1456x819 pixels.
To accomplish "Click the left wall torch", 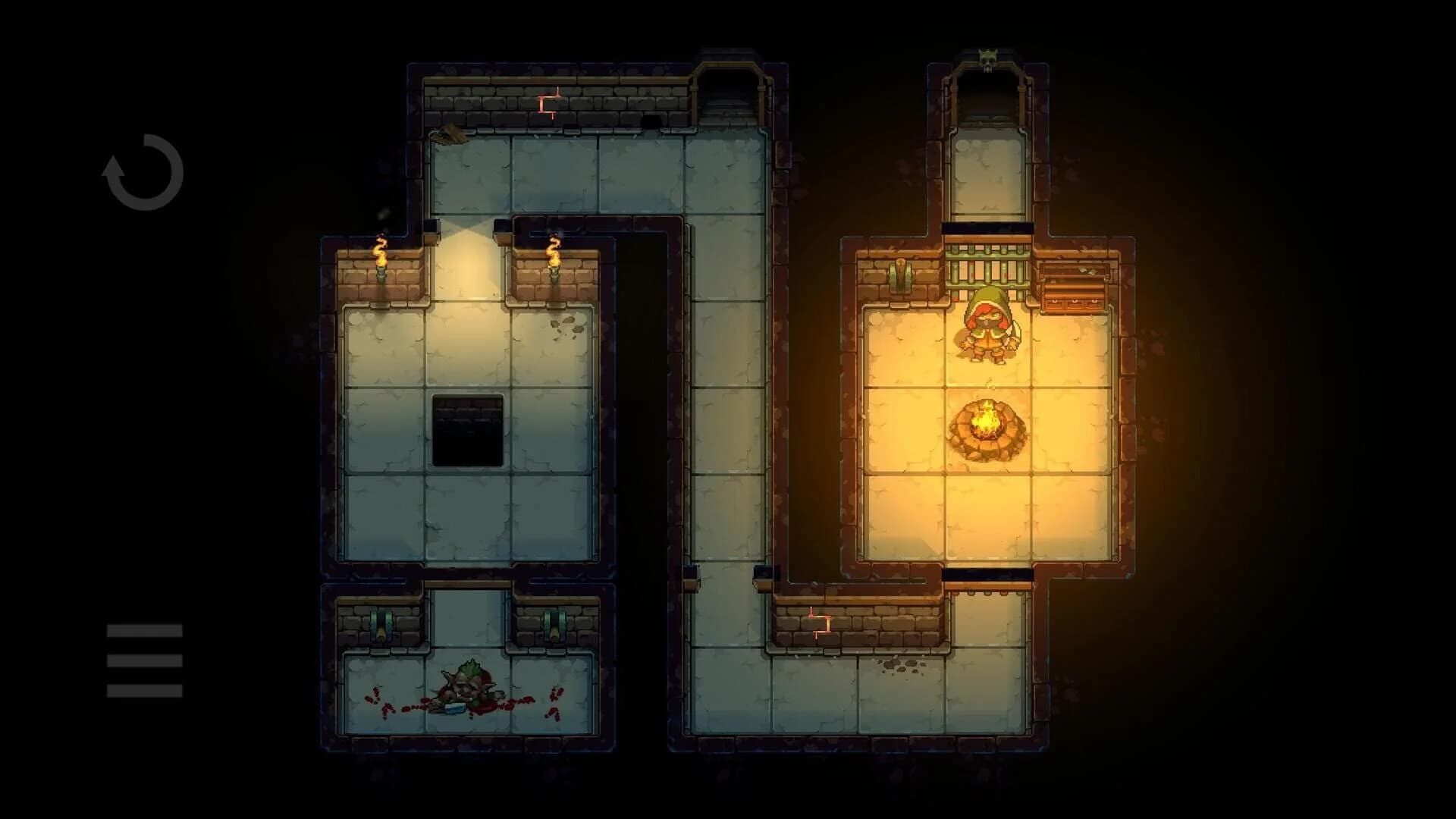I will (x=381, y=262).
